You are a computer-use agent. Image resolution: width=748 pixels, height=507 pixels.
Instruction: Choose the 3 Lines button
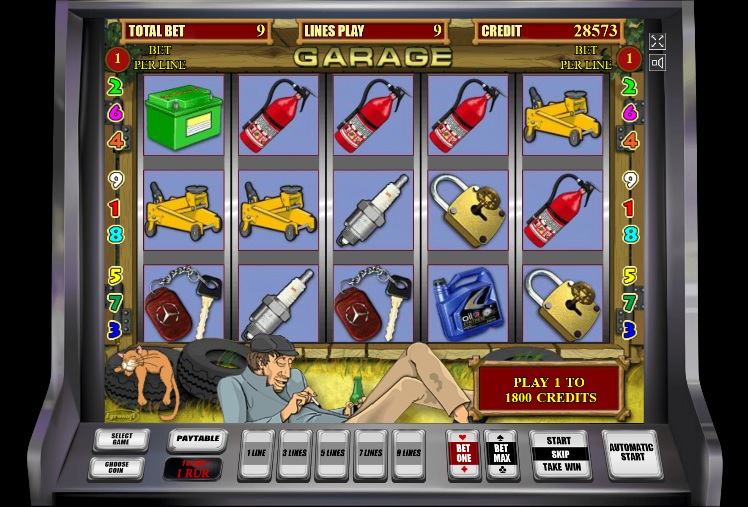[x=294, y=454]
